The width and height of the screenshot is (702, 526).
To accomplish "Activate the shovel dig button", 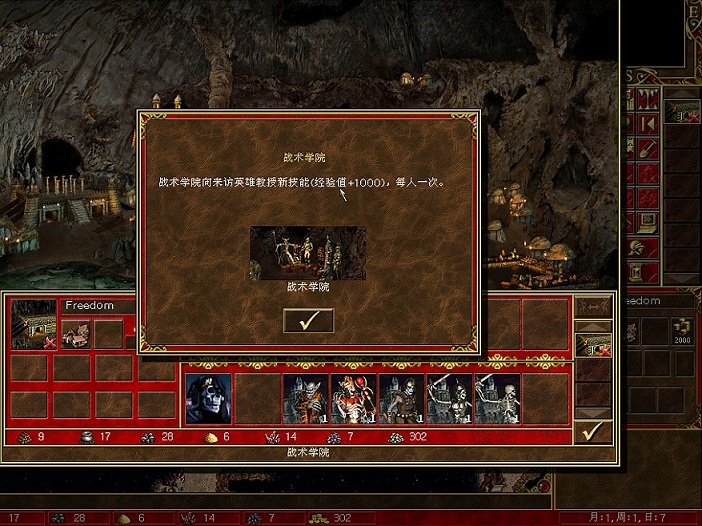I will click(x=648, y=148).
